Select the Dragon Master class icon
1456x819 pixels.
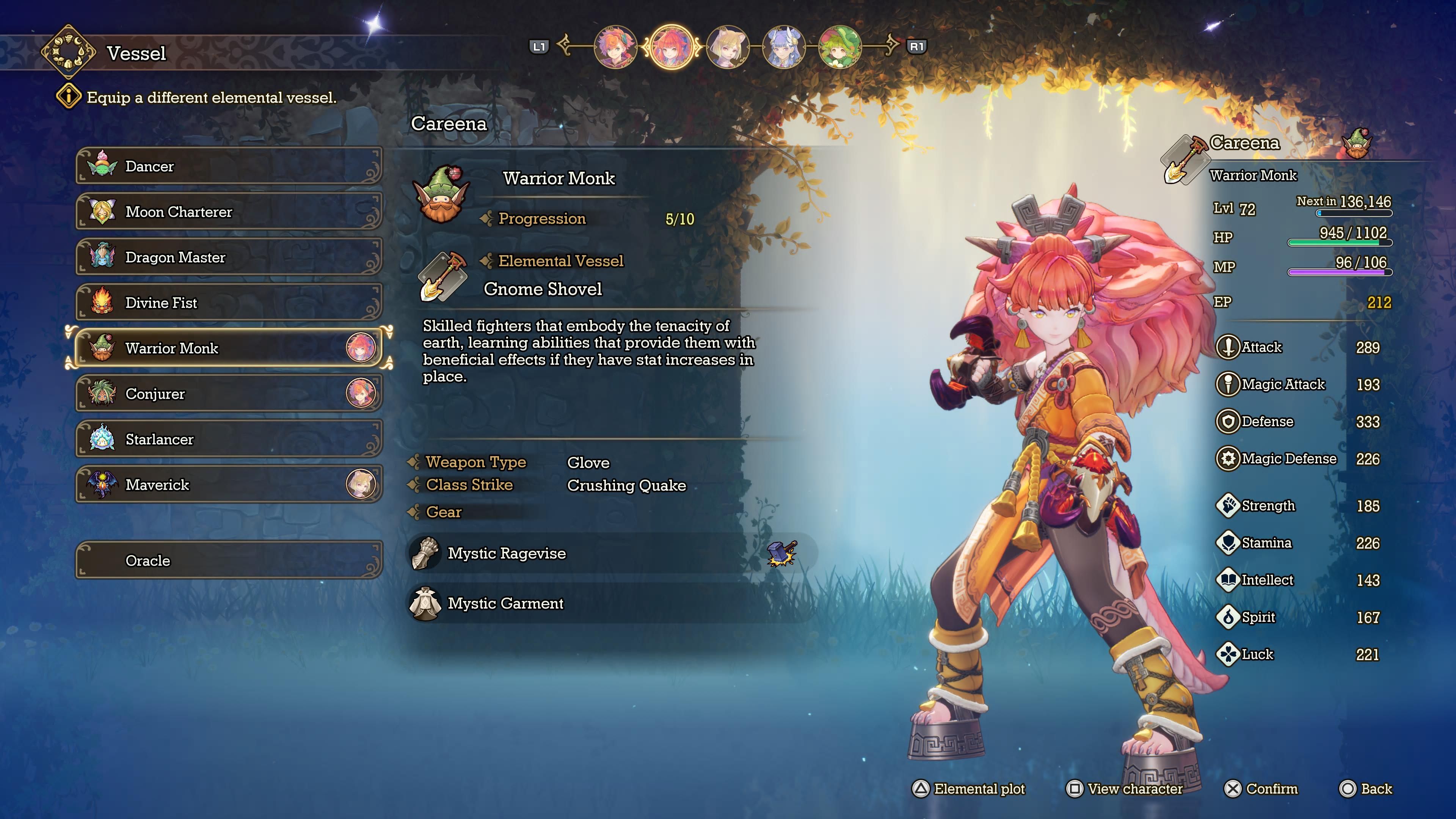pos(102,257)
